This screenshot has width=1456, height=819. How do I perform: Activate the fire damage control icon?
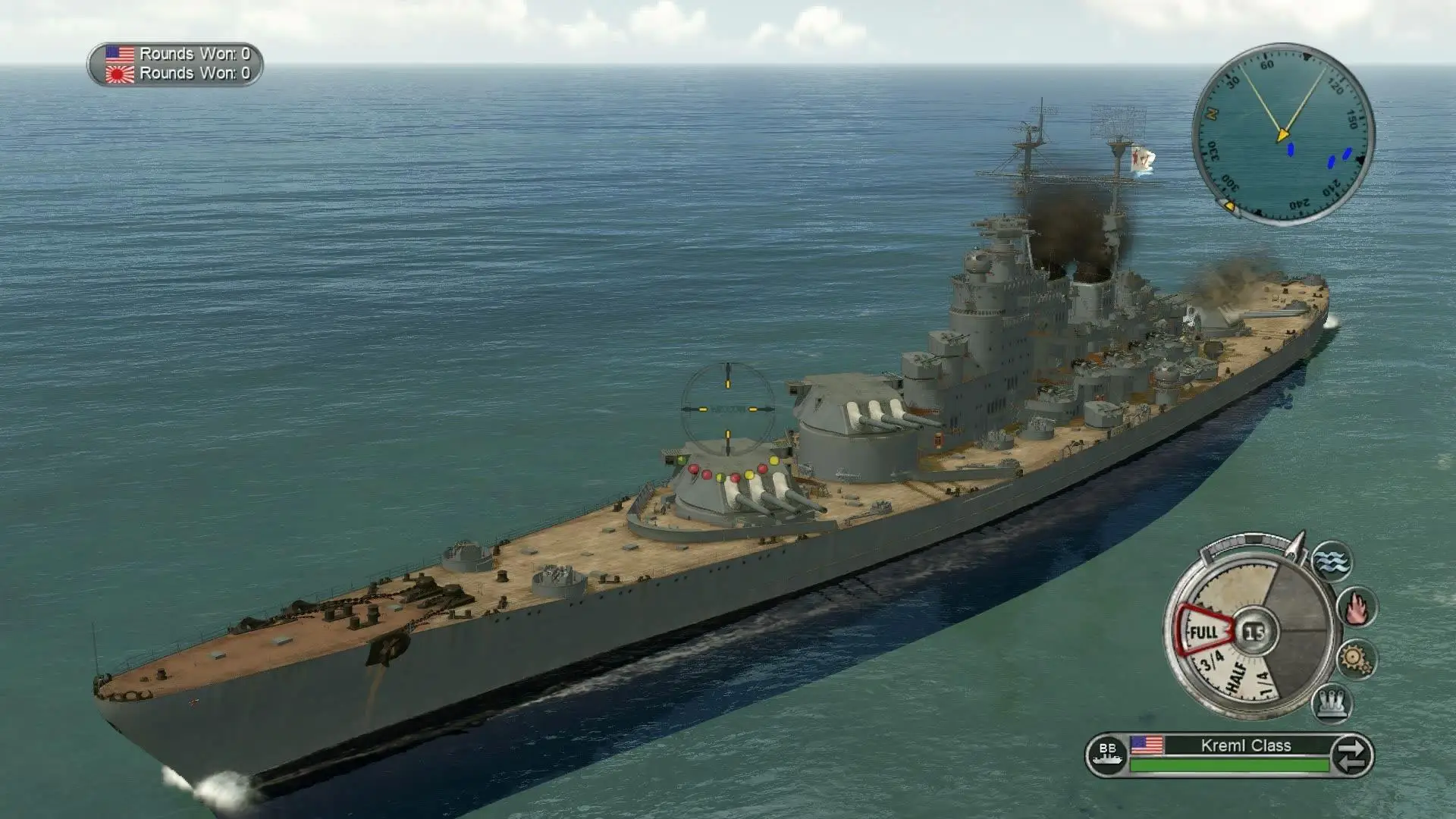[x=1356, y=607]
